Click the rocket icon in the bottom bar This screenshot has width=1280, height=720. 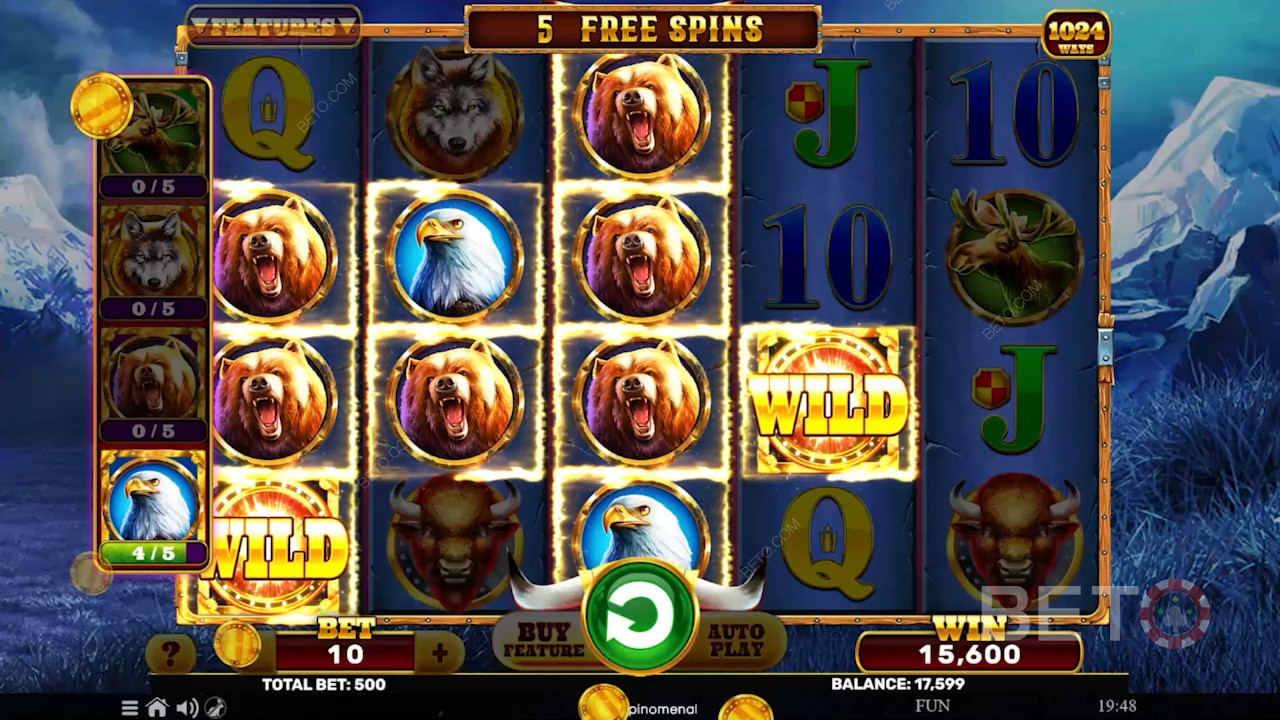(x=215, y=708)
